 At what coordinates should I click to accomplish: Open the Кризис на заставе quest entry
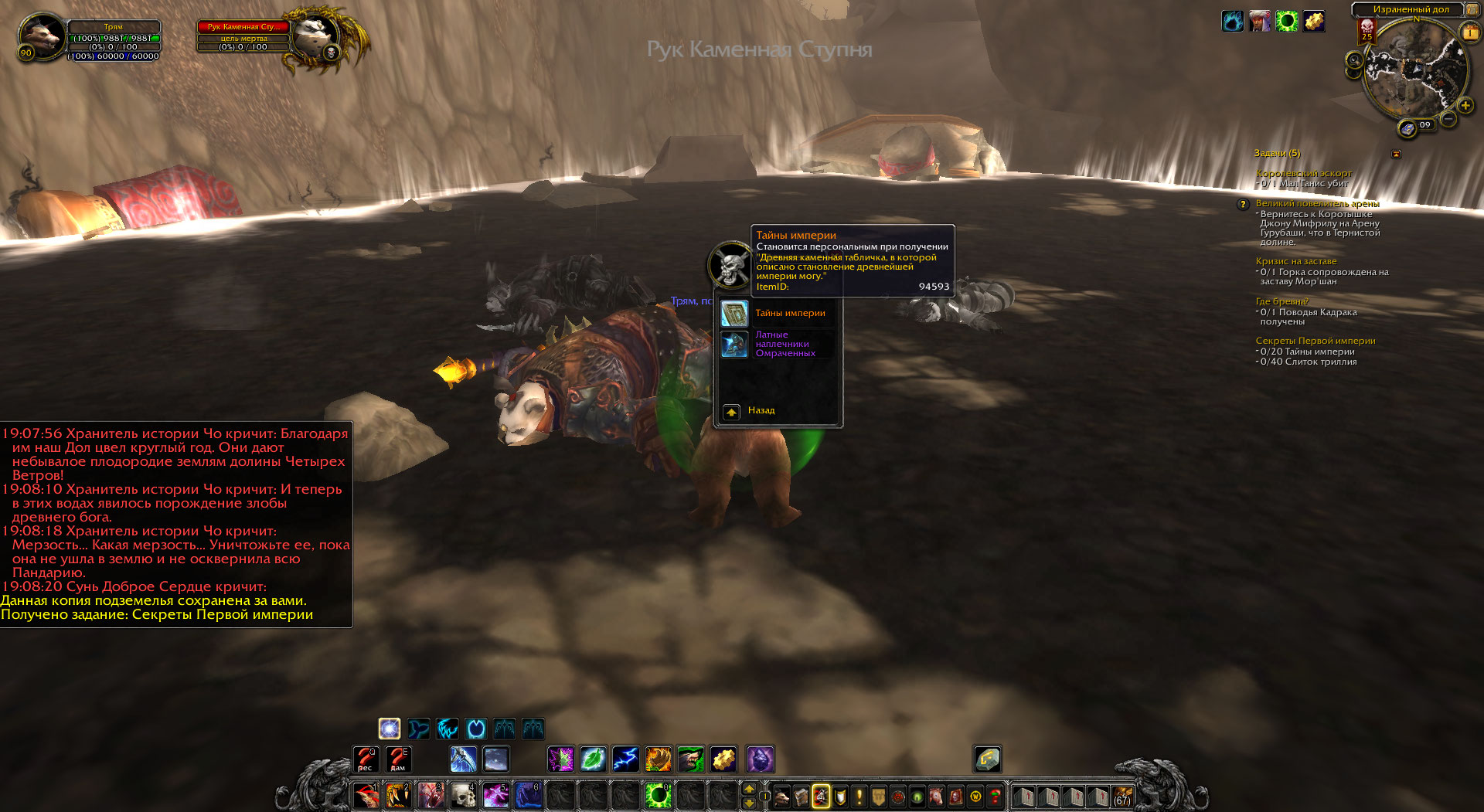(x=1295, y=261)
